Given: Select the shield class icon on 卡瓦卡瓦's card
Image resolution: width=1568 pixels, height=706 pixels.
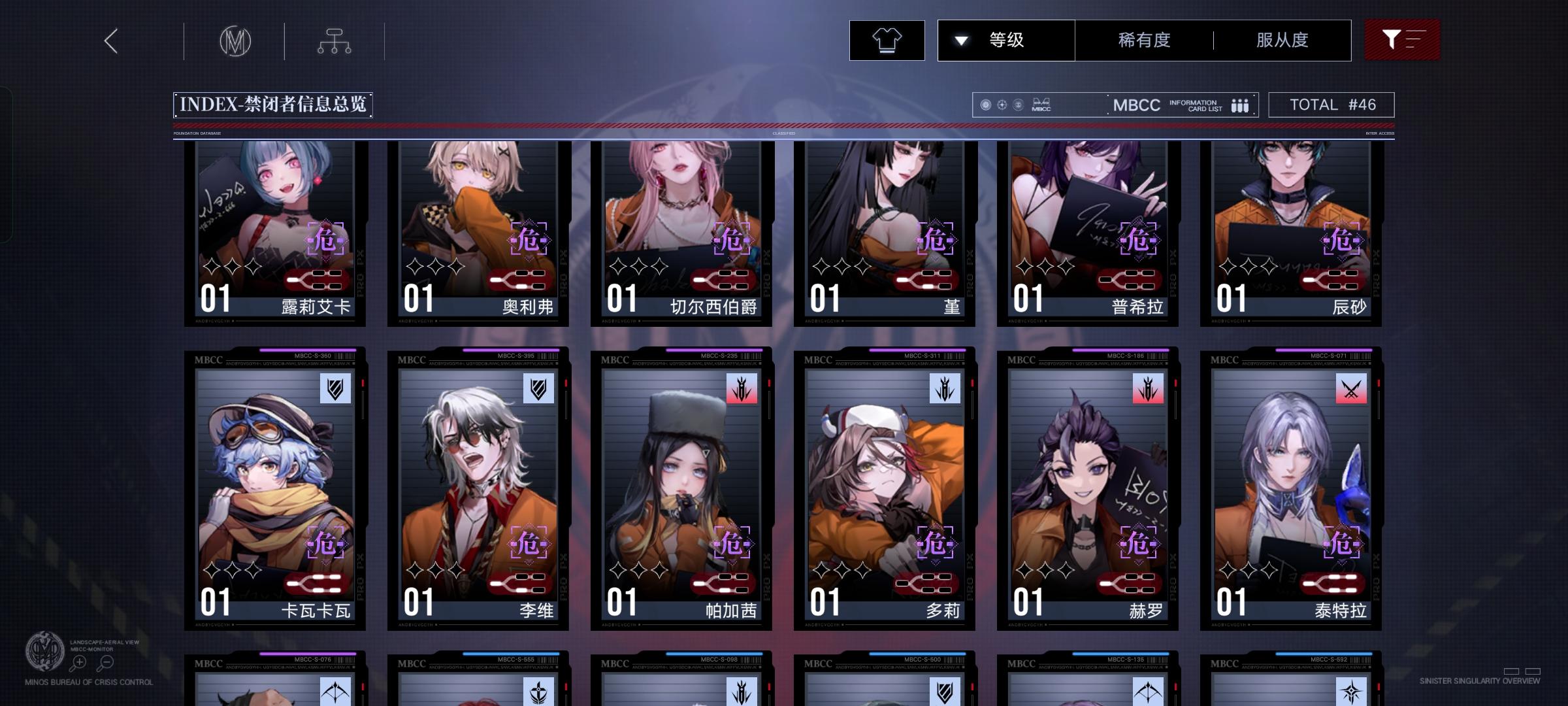Looking at the screenshot, I should tap(335, 388).
